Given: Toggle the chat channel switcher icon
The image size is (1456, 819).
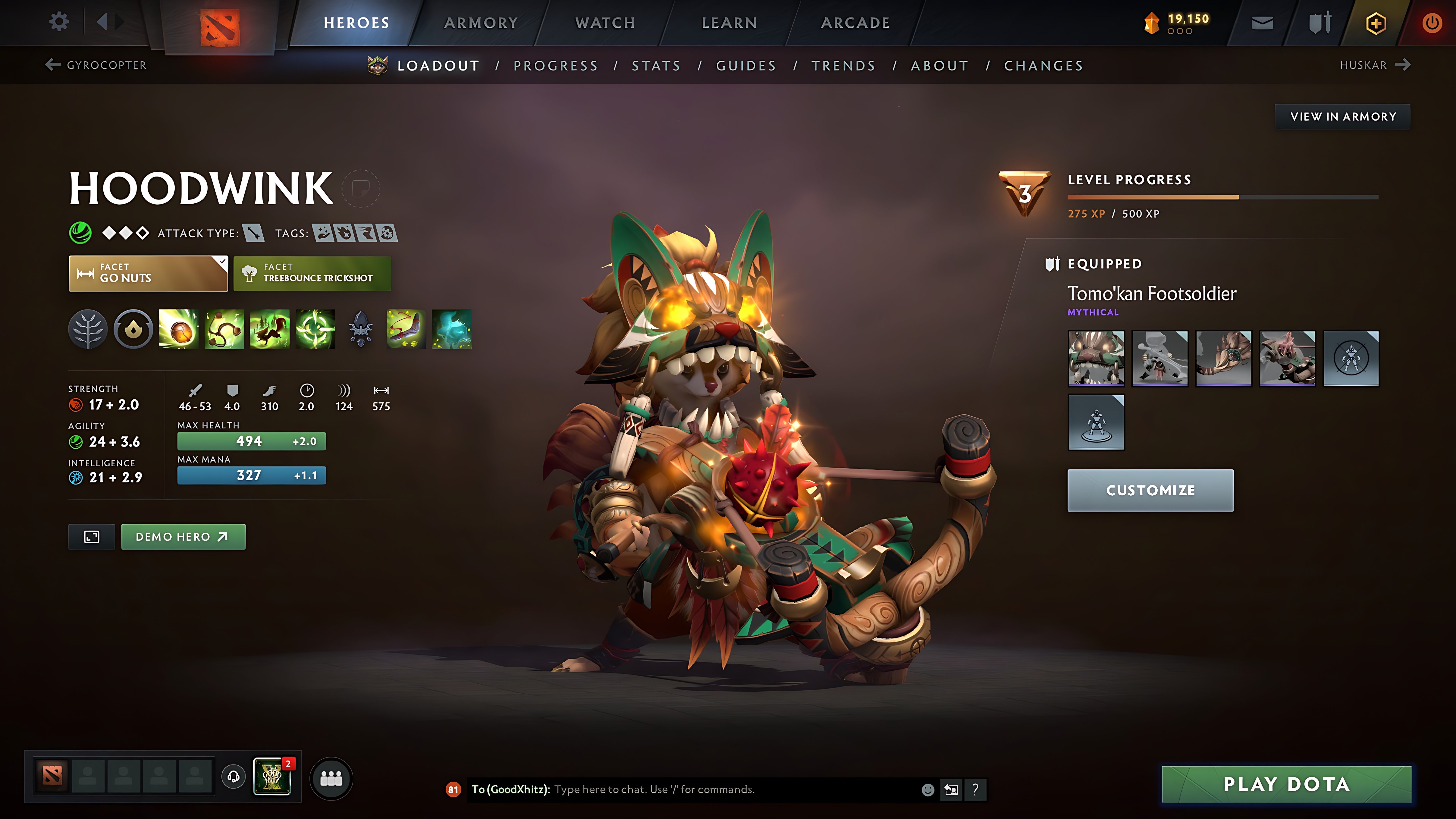Looking at the screenshot, I should pos(952,790).
